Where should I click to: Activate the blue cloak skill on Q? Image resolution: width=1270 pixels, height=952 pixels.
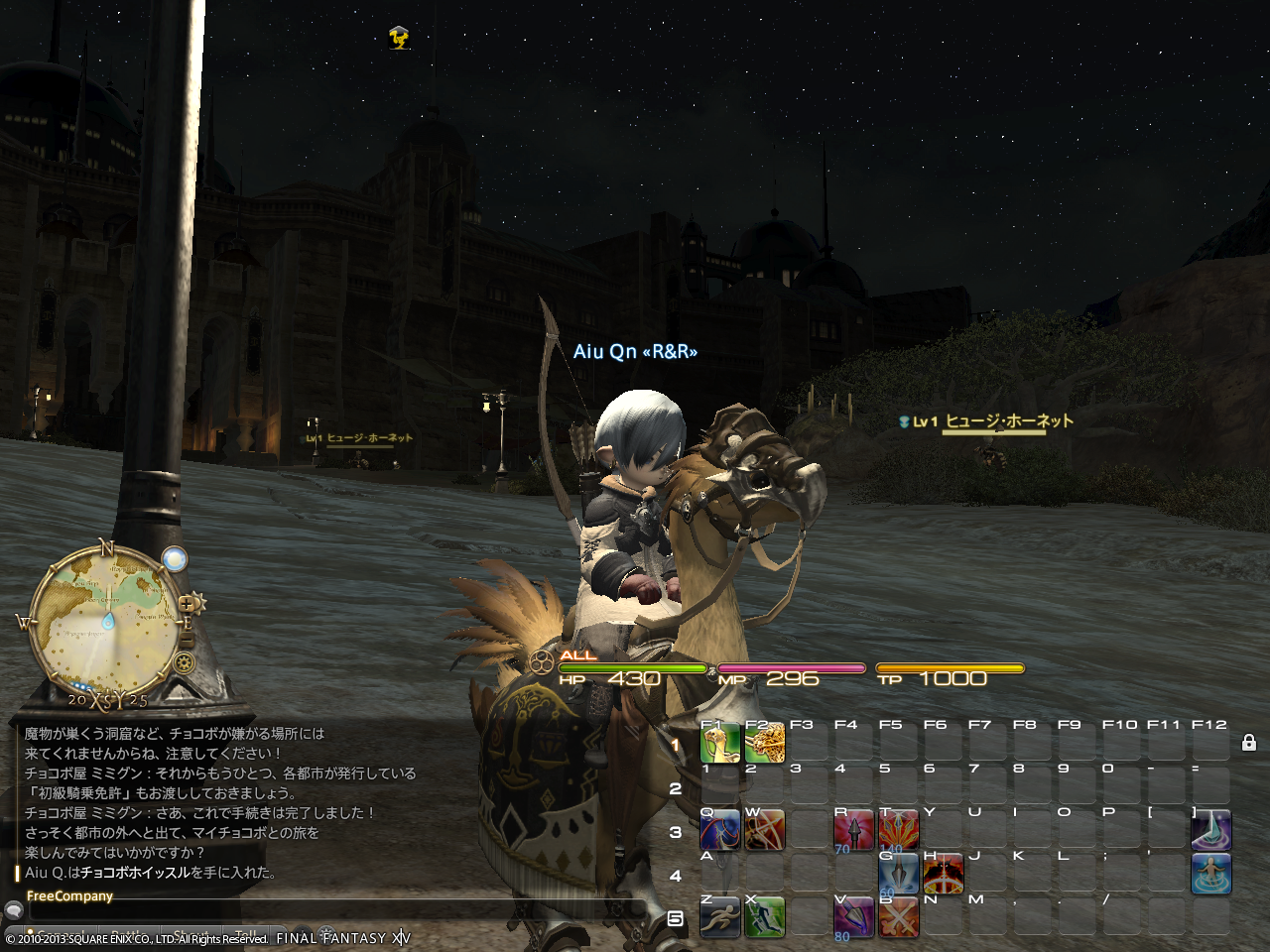tap(720, 830)
